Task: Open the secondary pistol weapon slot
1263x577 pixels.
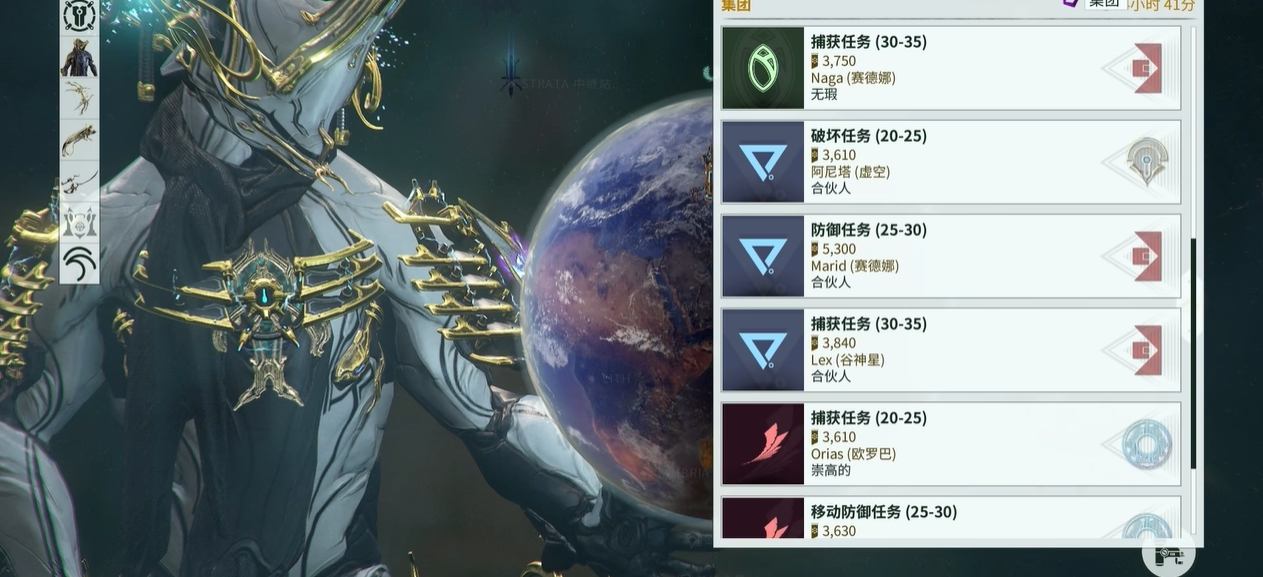Action: [79, 140]
